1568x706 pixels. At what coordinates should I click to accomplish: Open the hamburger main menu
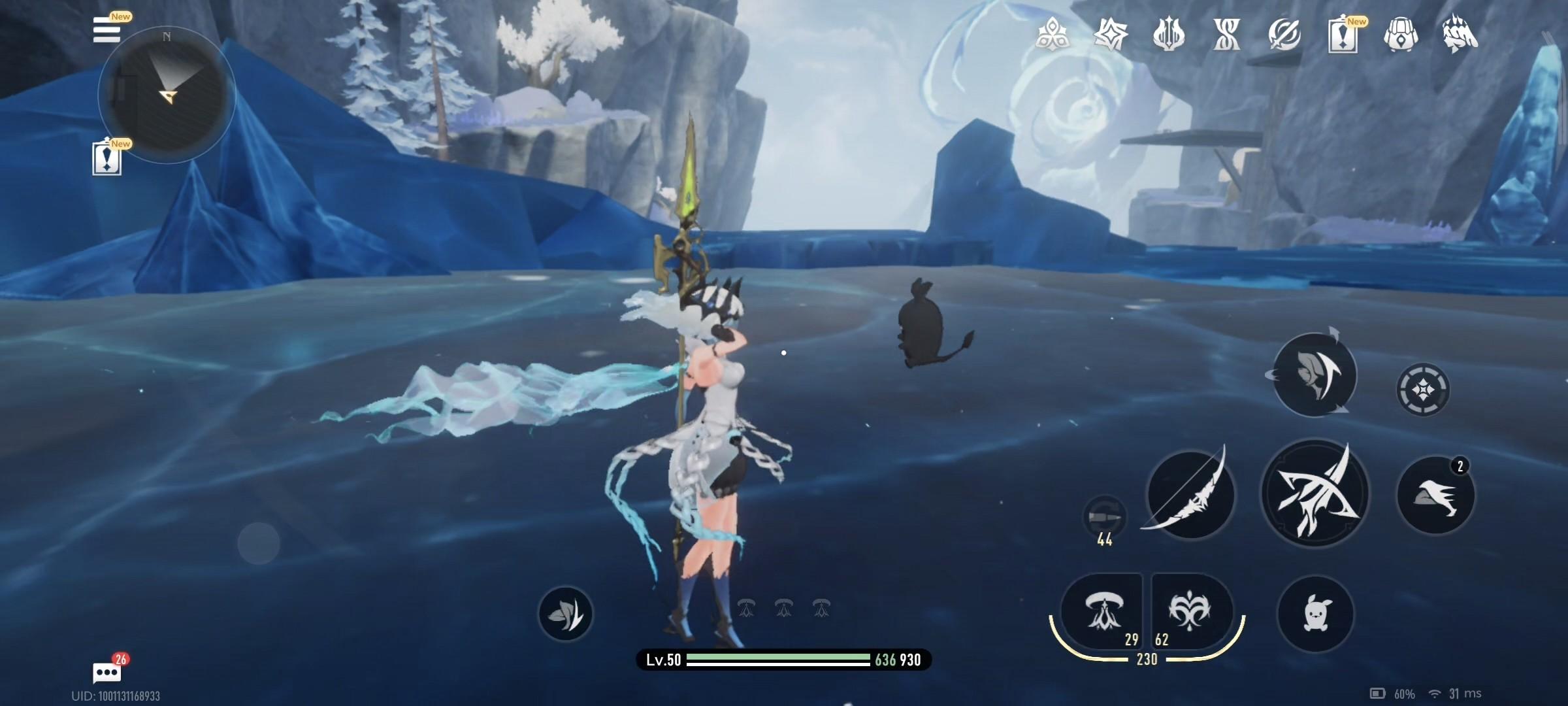pyautogui.click(x=106, y=30)
